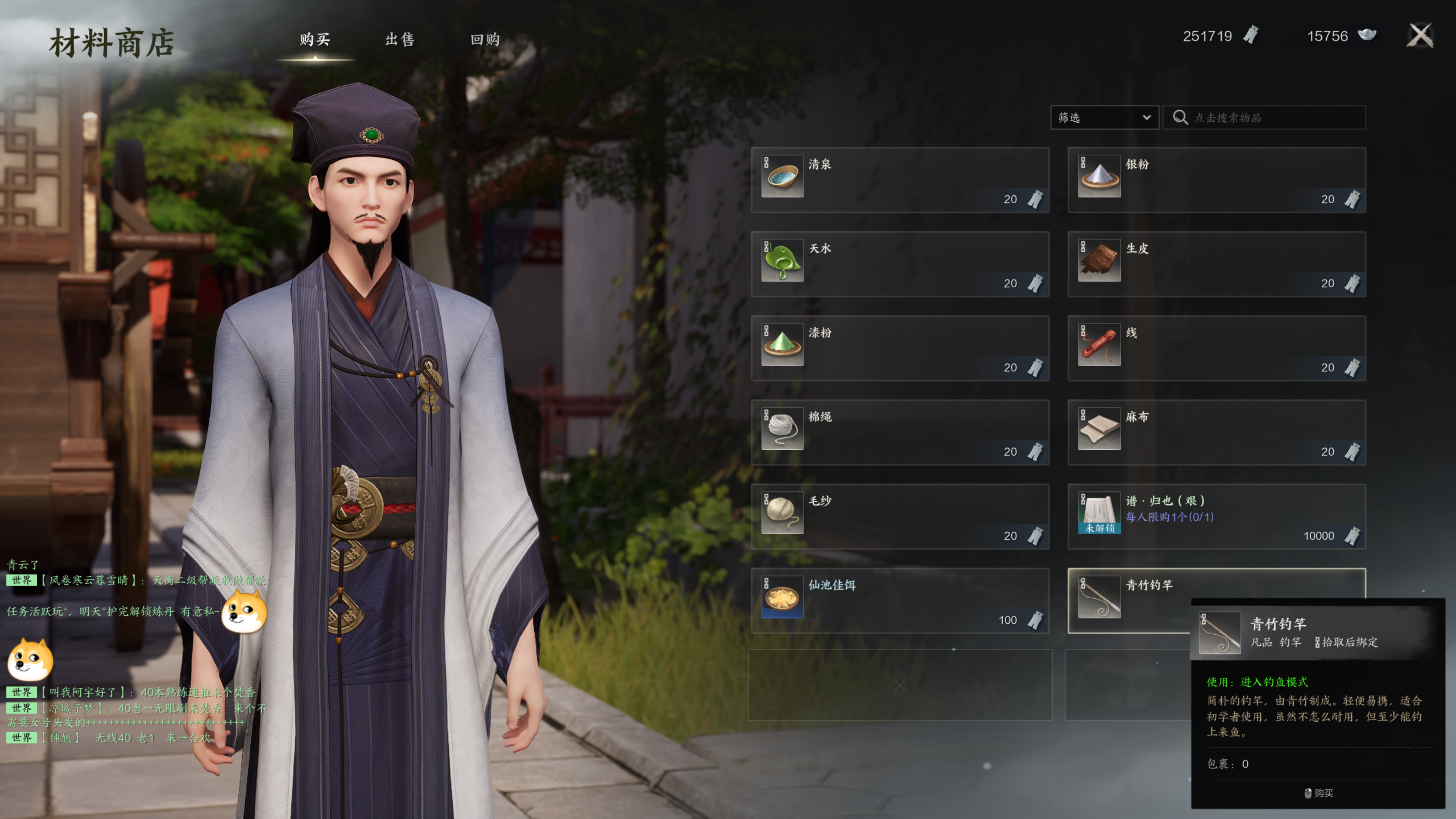The image size is (1456, 819).
Task: Choose the 线 red thread item
Action: point(1216,348)
